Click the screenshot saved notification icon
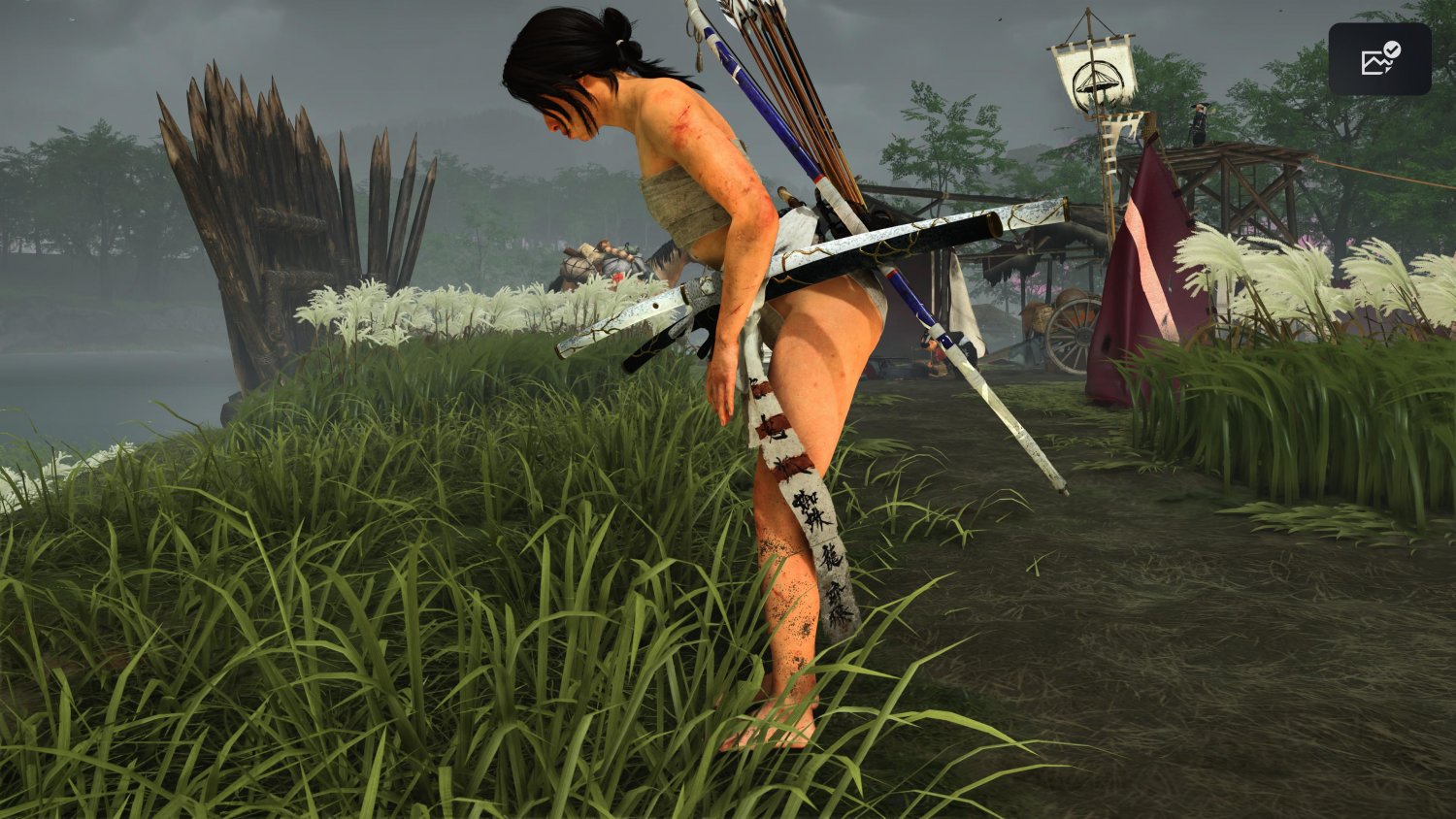The width and height of the screenshot is (1456, 819). (x=1381, y=58)
